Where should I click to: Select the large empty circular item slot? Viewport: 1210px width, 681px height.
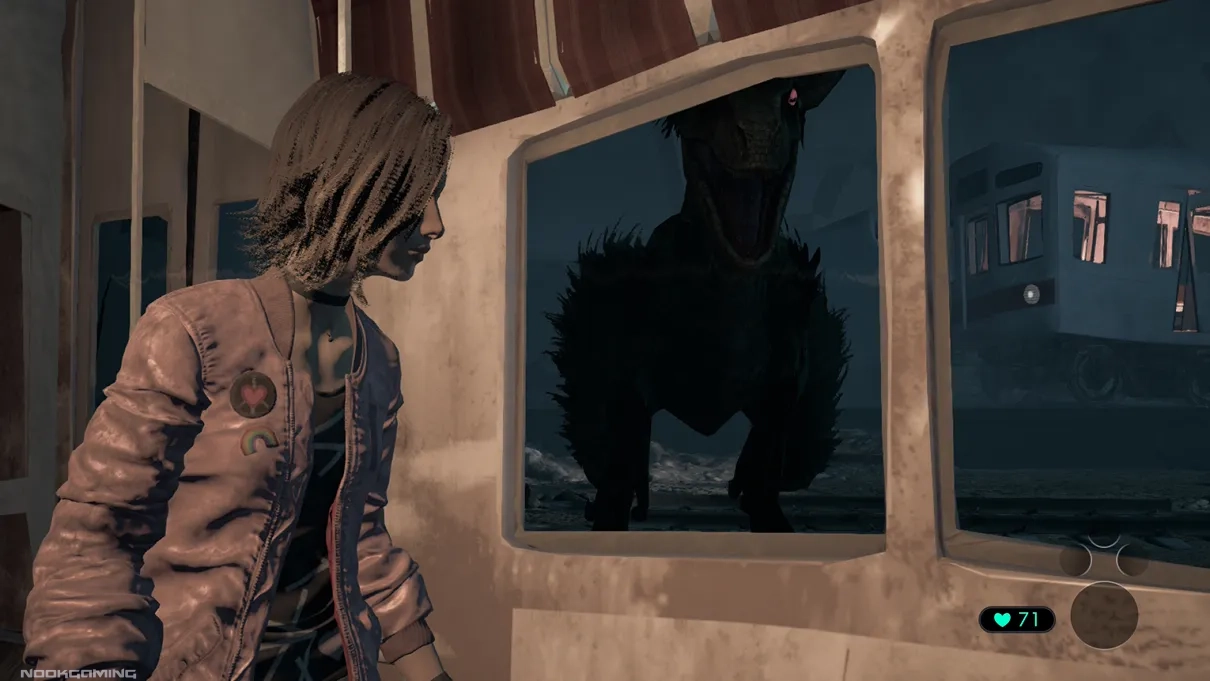pos(1104,616)
